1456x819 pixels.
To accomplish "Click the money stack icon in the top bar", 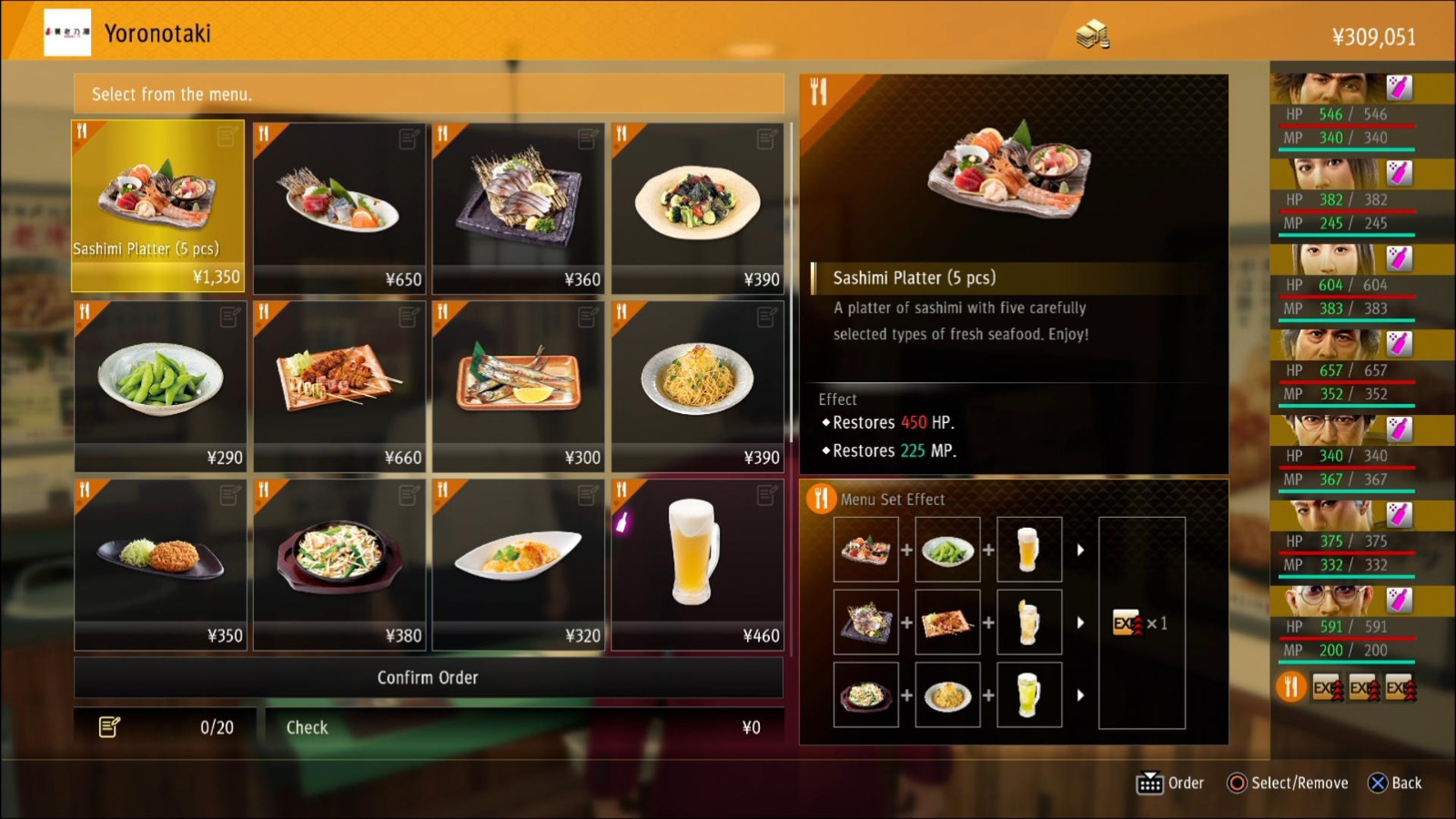I will click(x=1093, y=35).
